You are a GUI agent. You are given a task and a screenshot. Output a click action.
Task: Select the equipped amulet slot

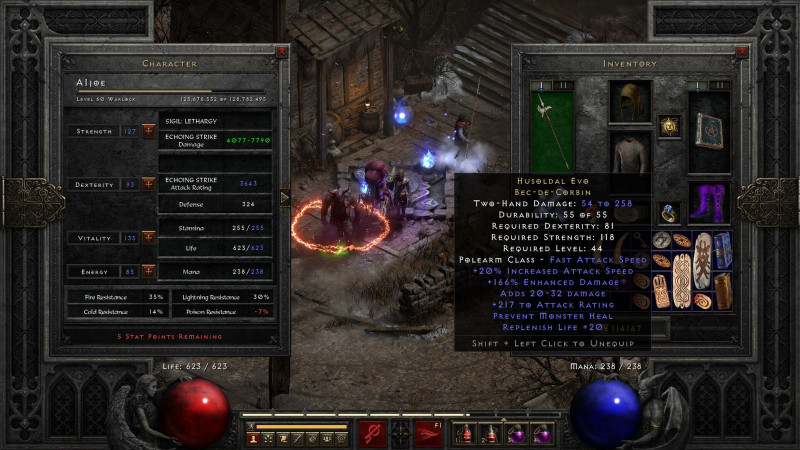pos(671,125)
